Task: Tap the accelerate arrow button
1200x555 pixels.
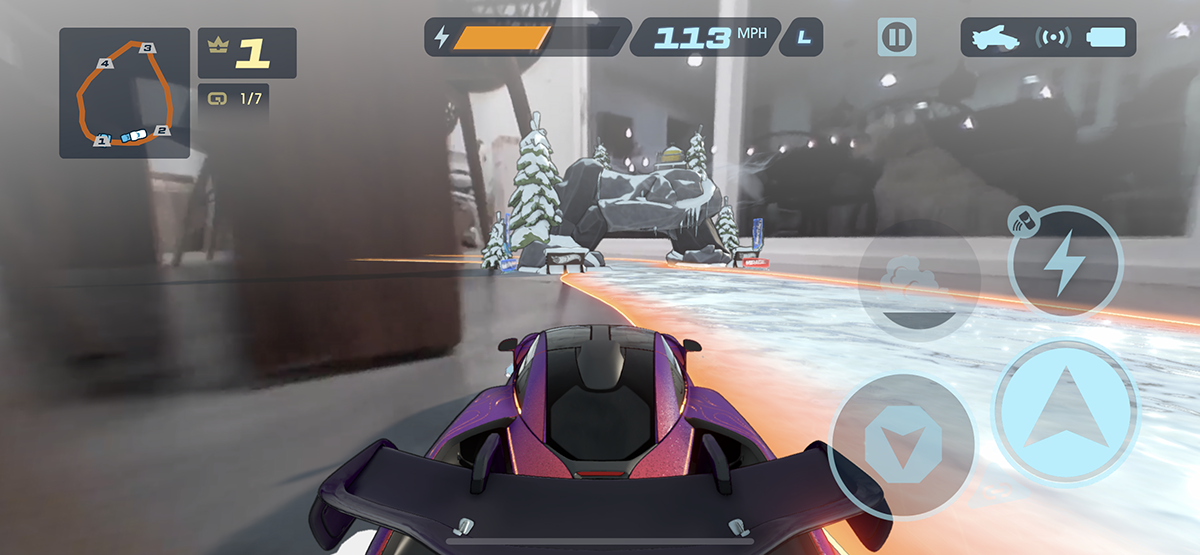Action: point(1066,412)
